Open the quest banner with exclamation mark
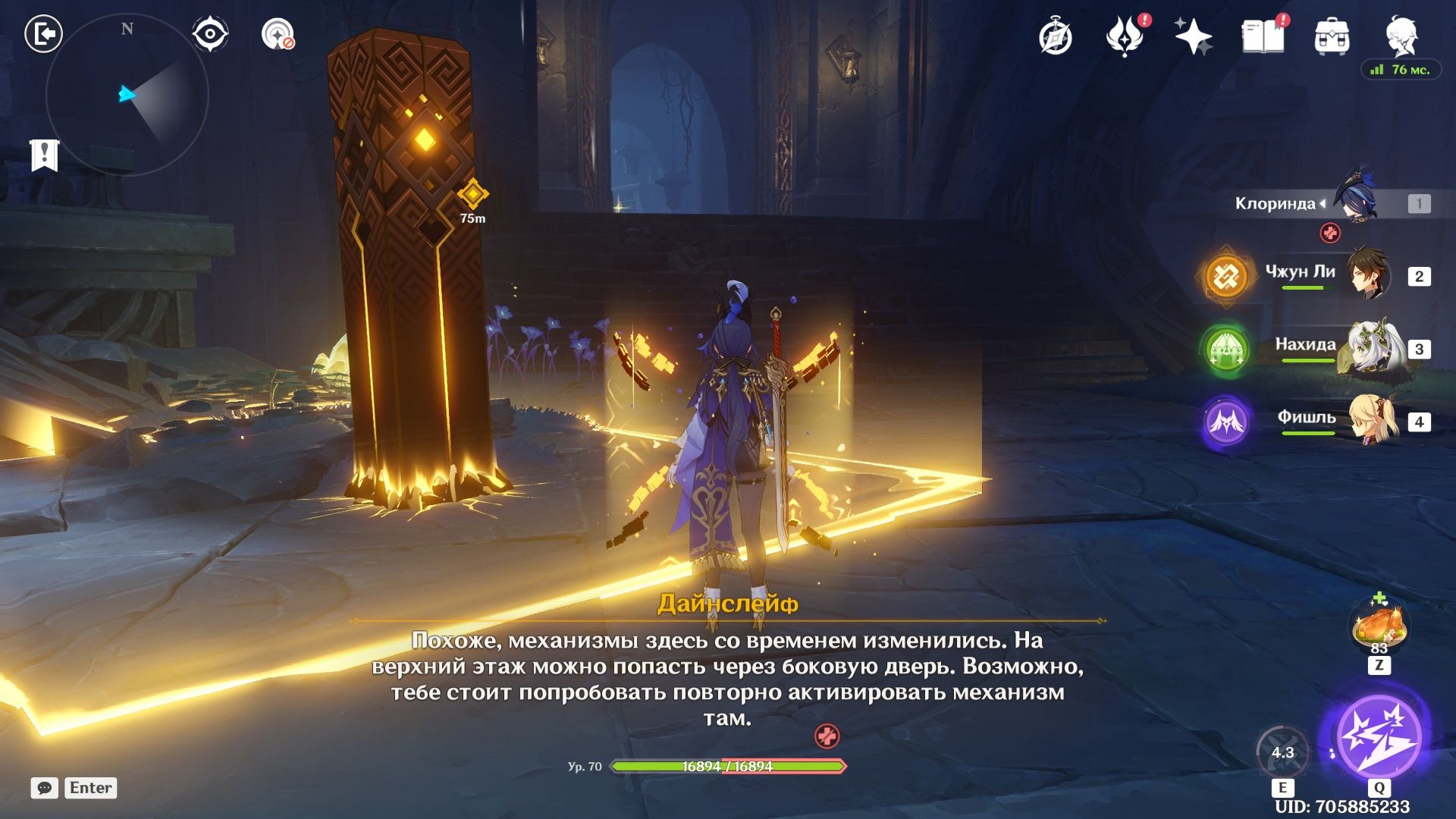The height and width of the screenshot is (819, 1456). click(x=44, y=155)
